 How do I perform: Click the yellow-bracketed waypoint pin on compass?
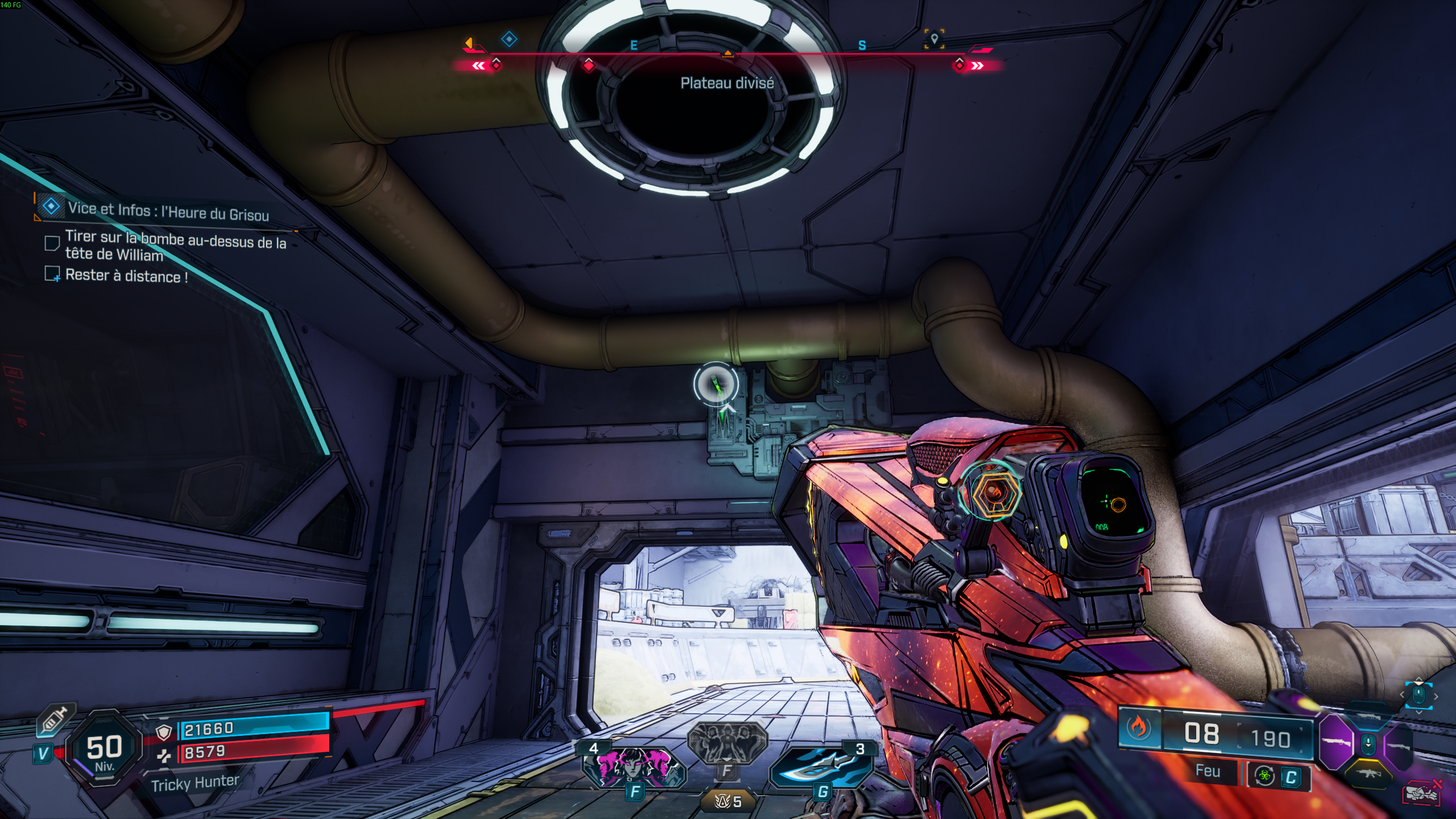tap(934, 39)
